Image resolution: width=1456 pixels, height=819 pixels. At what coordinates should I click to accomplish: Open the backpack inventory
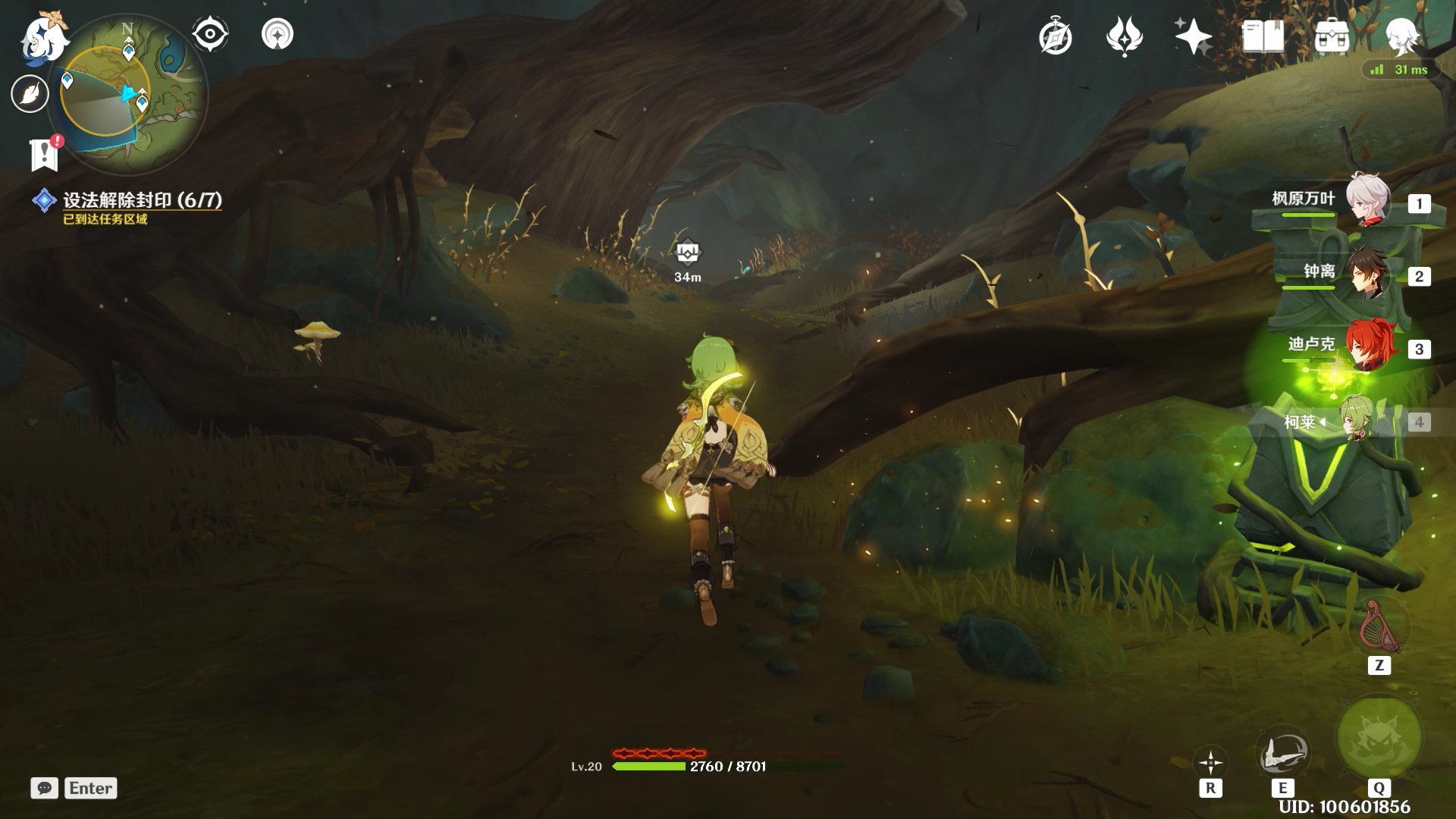pyautogui.click(x=1332, y=36)
